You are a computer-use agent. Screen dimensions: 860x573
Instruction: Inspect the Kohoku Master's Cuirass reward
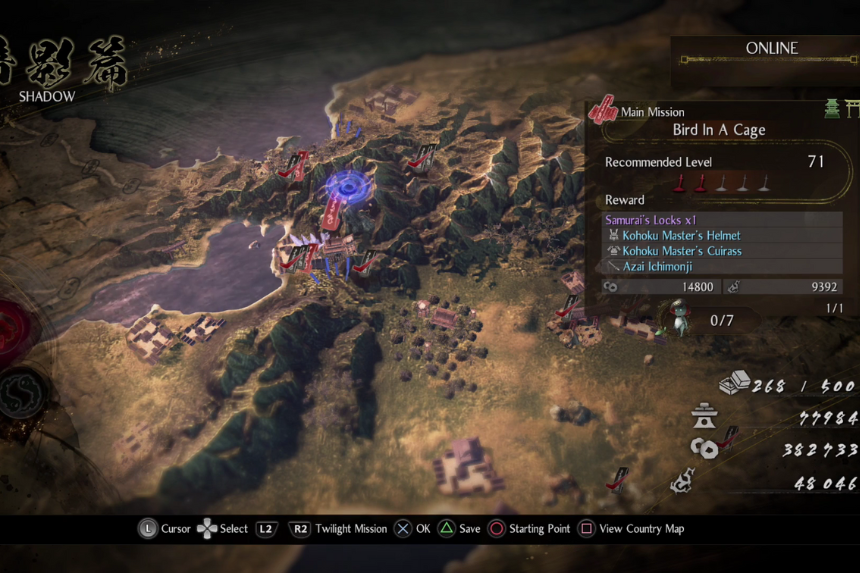(x=681, y=251)
